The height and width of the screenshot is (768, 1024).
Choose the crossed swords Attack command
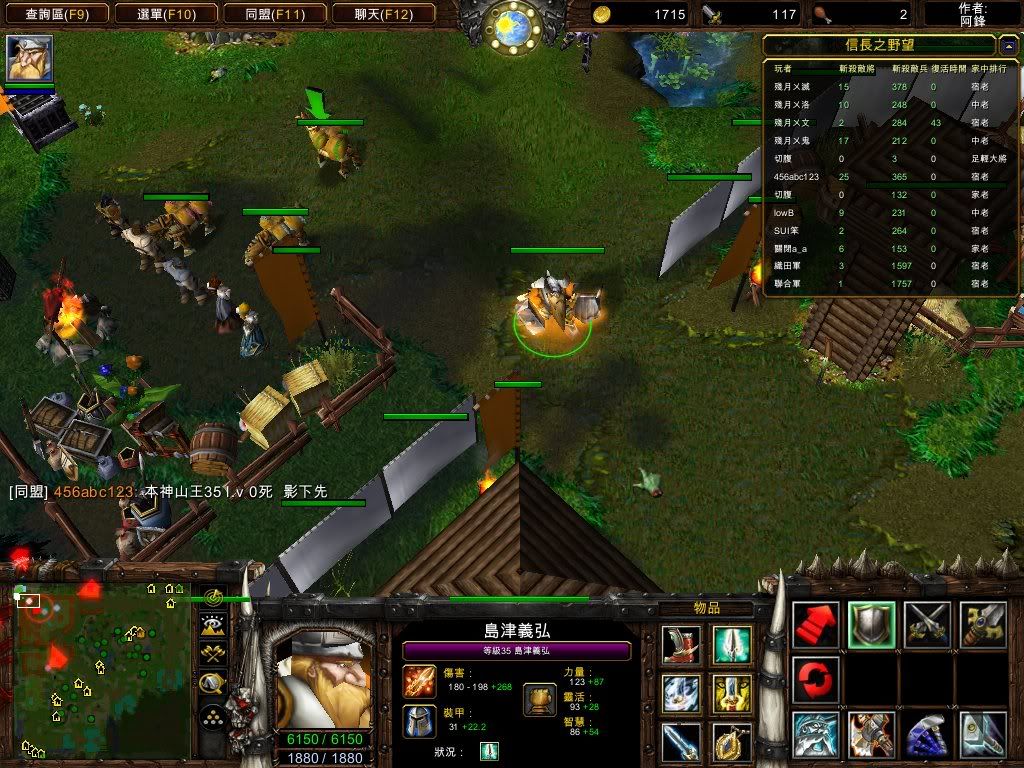(x=927, y=625)
